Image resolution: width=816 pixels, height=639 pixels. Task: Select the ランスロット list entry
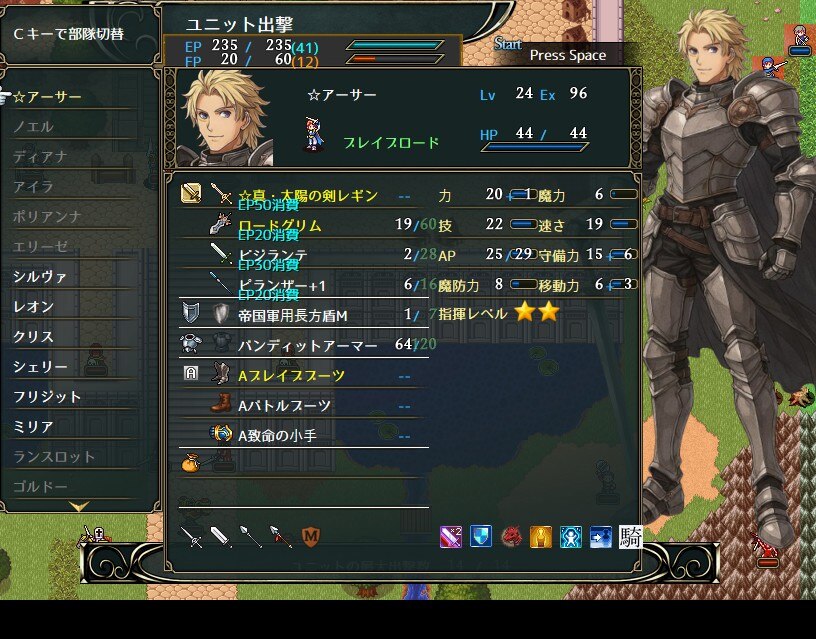[54, 457]
